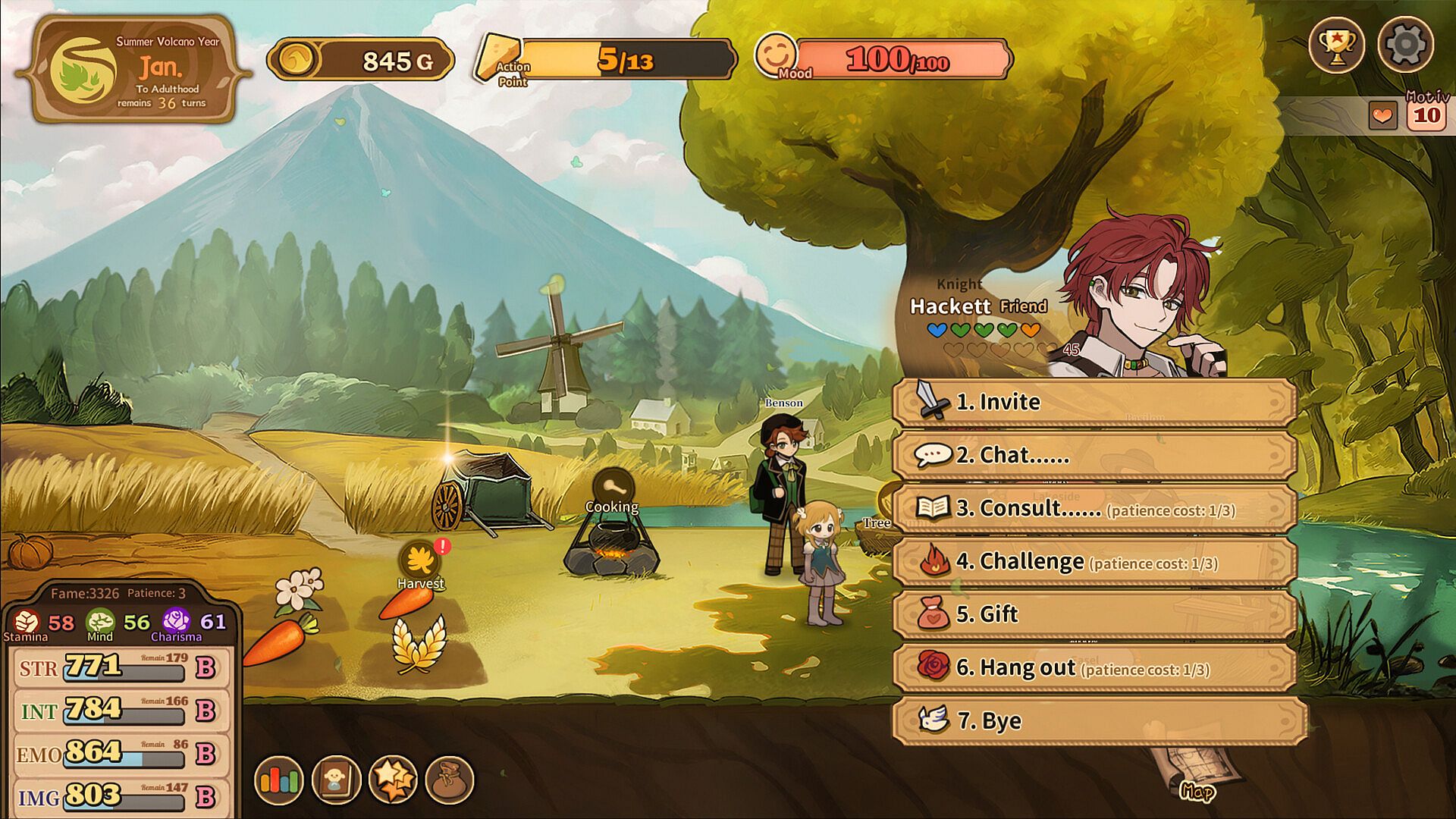Open the character portrait book icon
This screenshot has height=819, width=1456.
coord(336,780)
